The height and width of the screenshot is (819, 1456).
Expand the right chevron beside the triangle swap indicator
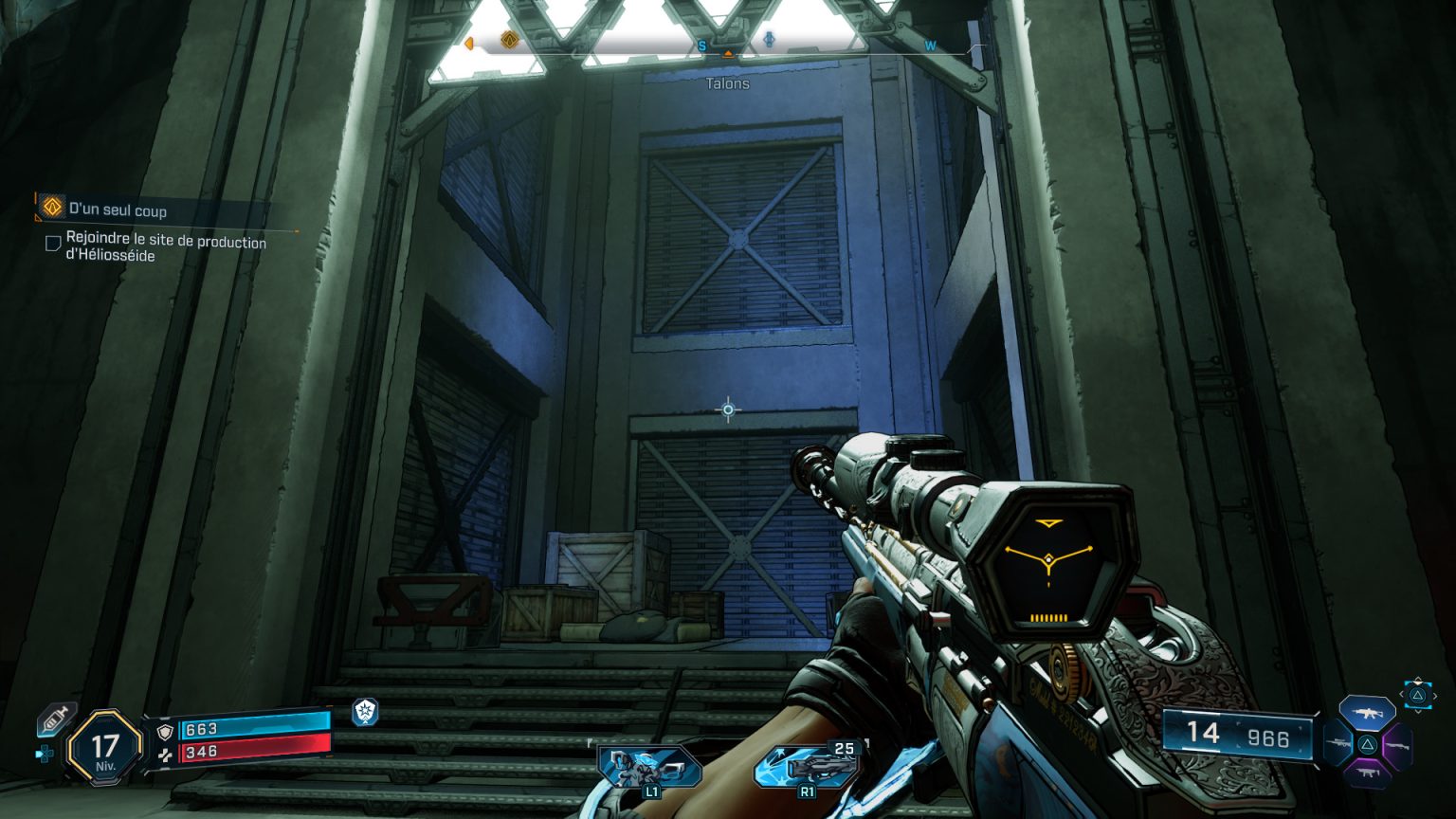pyautogui.click(x=1435, y=696)
